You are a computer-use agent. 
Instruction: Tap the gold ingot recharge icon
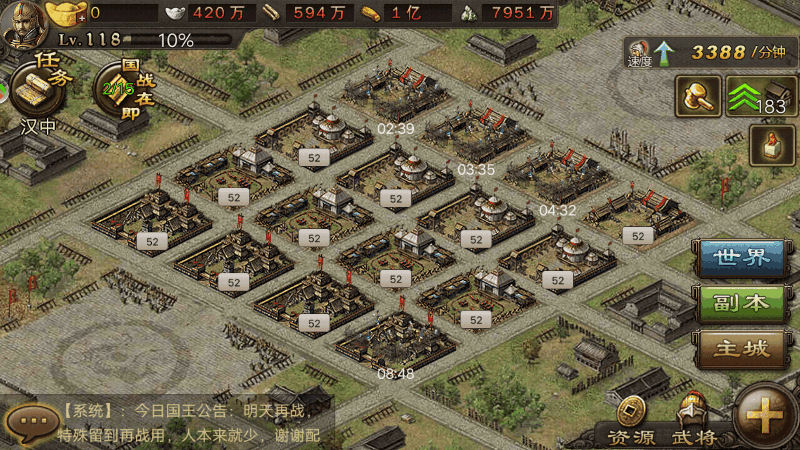click(66, 13)
